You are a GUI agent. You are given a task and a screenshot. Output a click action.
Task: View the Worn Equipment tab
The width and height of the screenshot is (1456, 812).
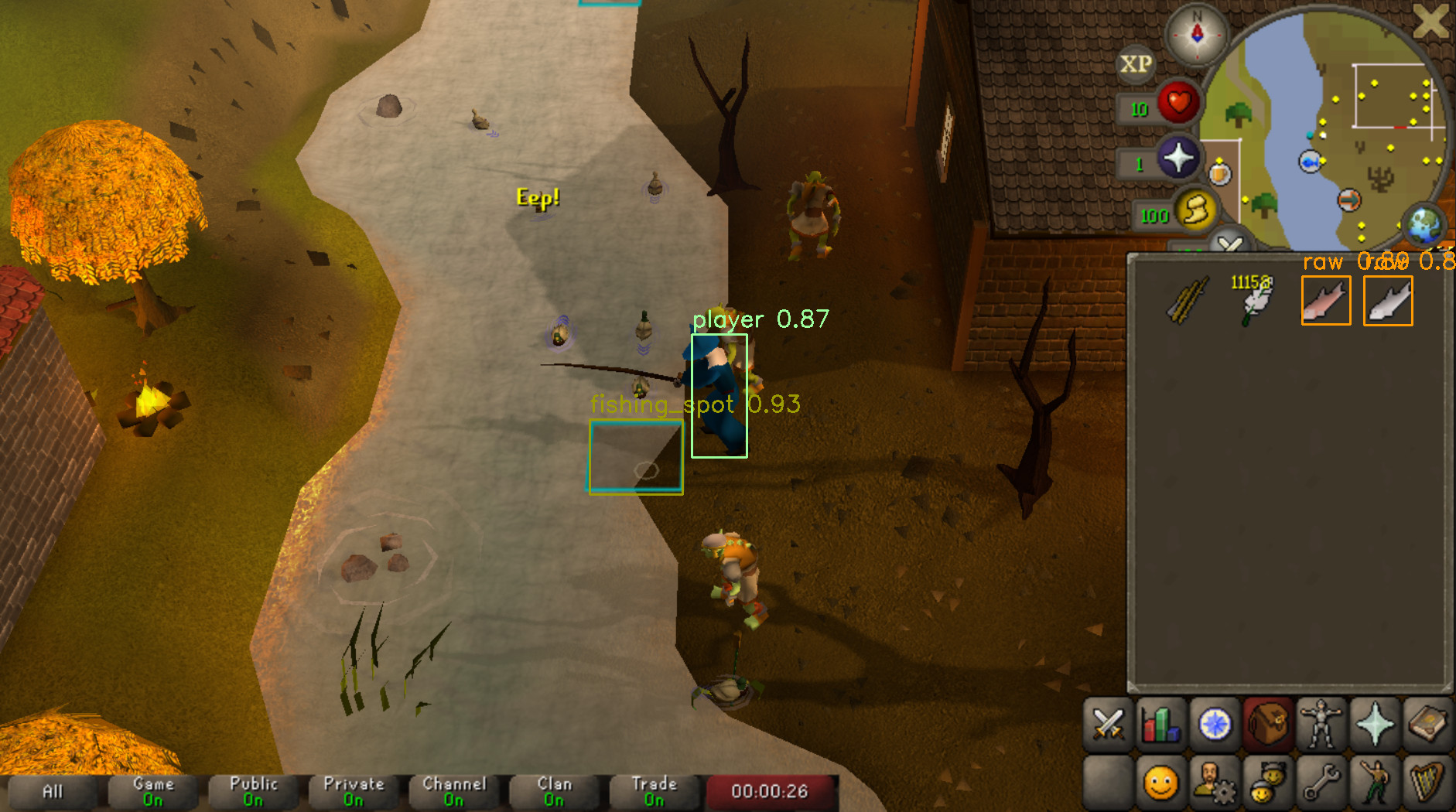pyautogui.click(x=1320, y=725)
